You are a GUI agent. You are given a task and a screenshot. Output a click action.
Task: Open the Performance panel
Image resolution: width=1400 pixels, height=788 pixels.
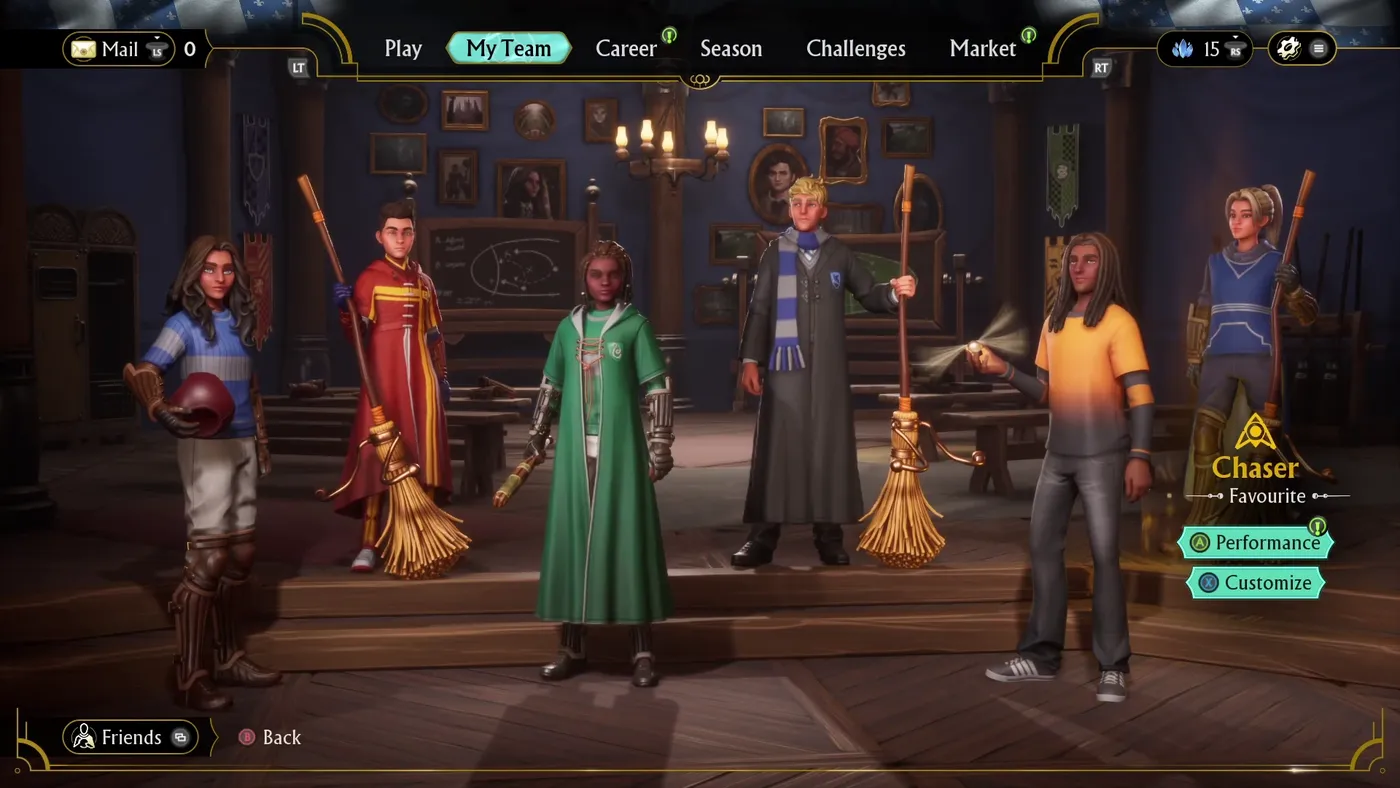(1256, 542)
